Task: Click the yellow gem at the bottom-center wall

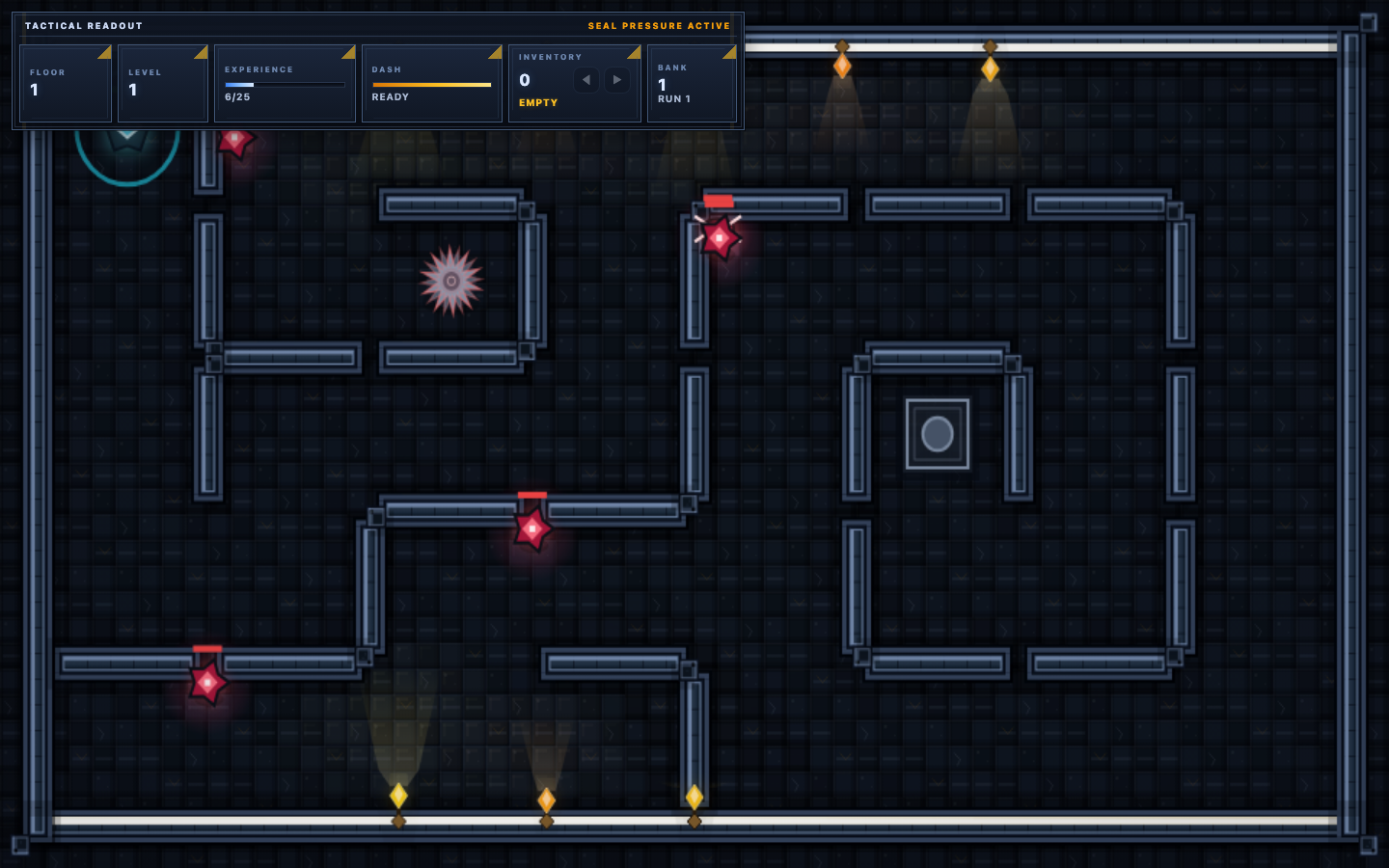Action: (547, 799)
